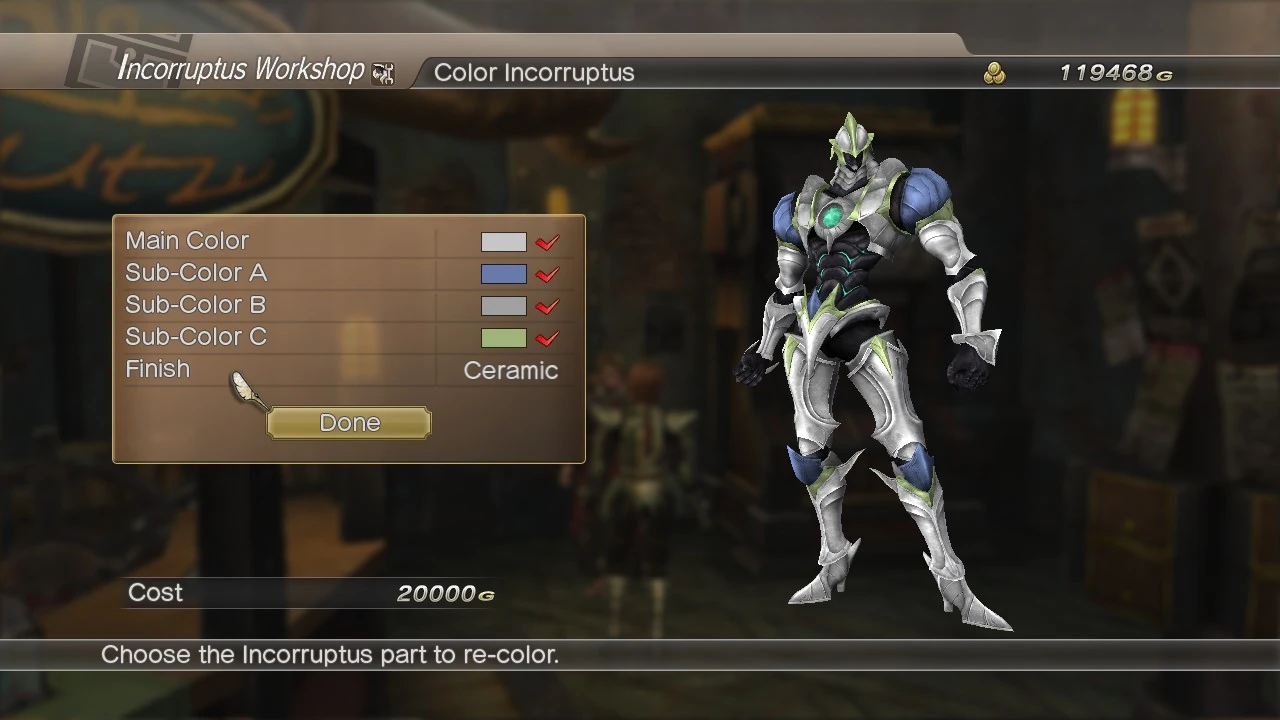The height and width of the screenshot is (720, 1280).
Task: Click the red checkmark beside Sub-Color C
Action: 546,337
